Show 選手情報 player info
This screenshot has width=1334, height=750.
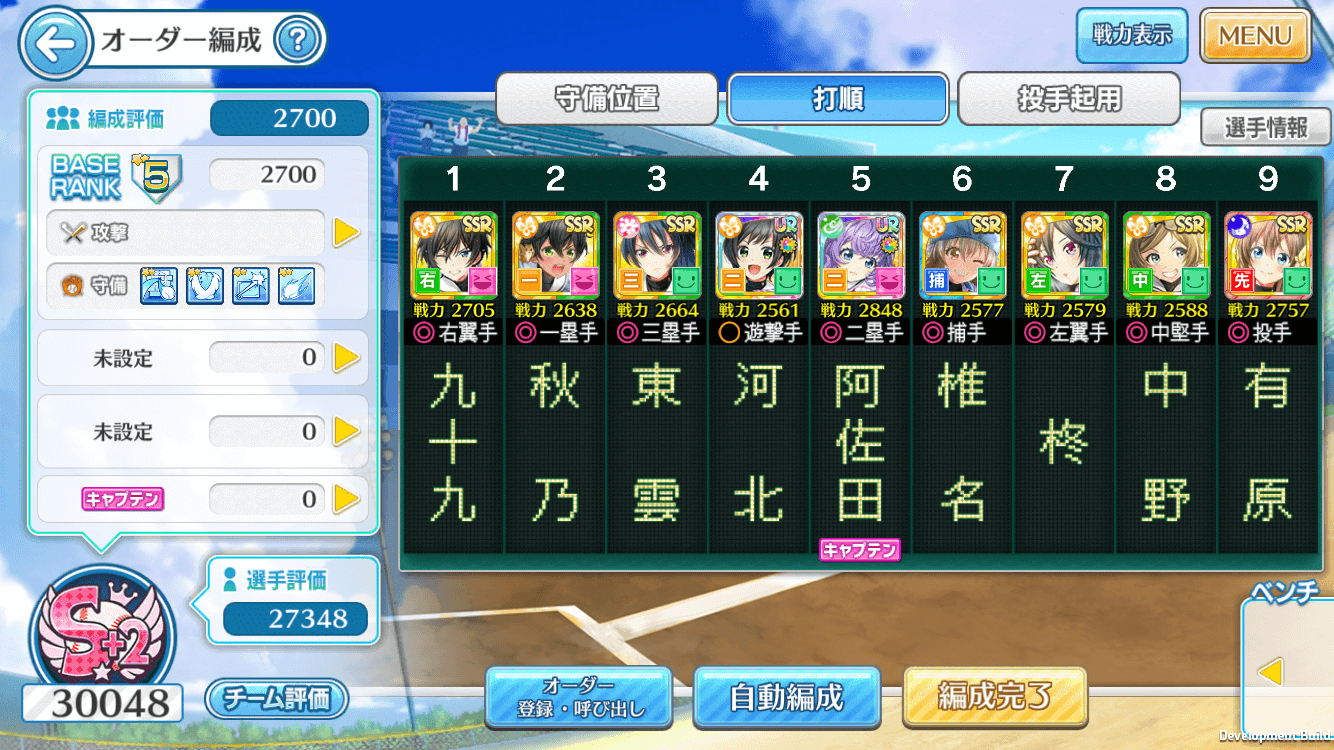(1265, 127)
